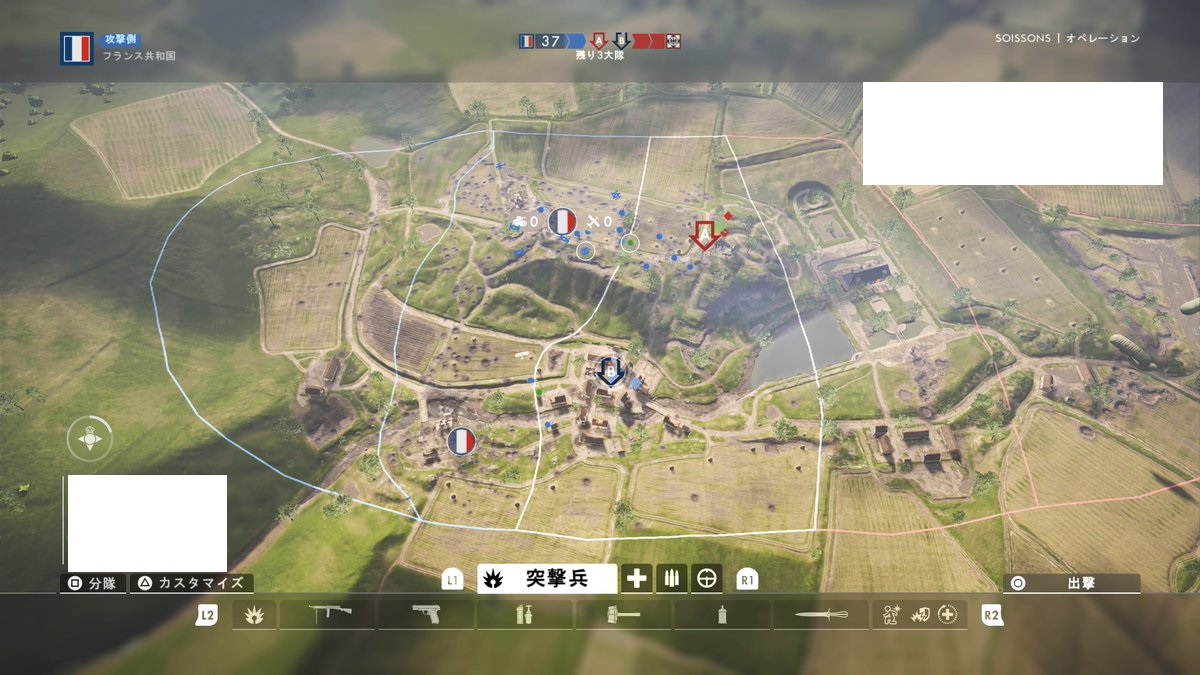Select objective A red marker on map
1200x675 pixels.
[705, 235]
